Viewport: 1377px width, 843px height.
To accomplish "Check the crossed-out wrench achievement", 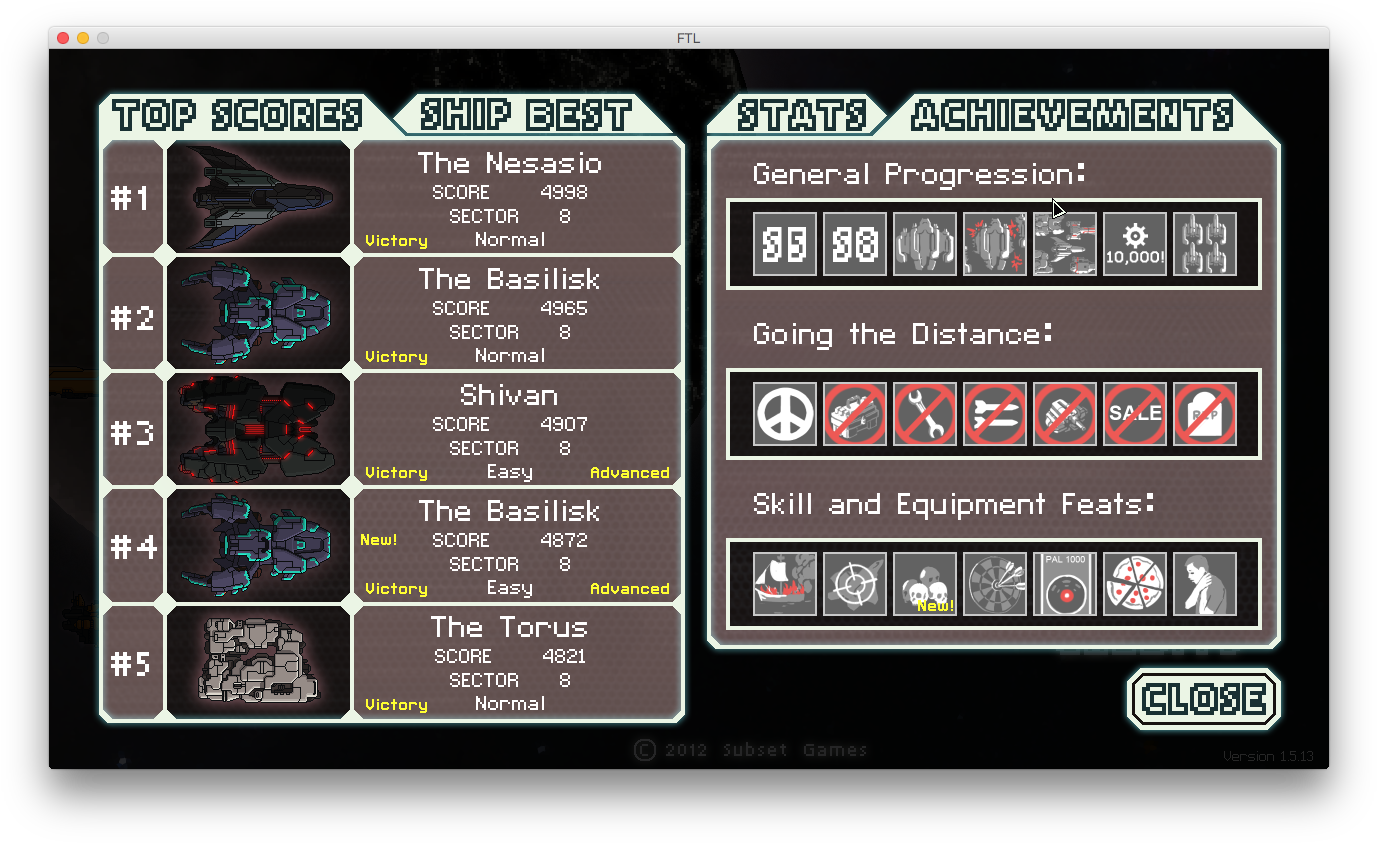I will click(925, 414).
